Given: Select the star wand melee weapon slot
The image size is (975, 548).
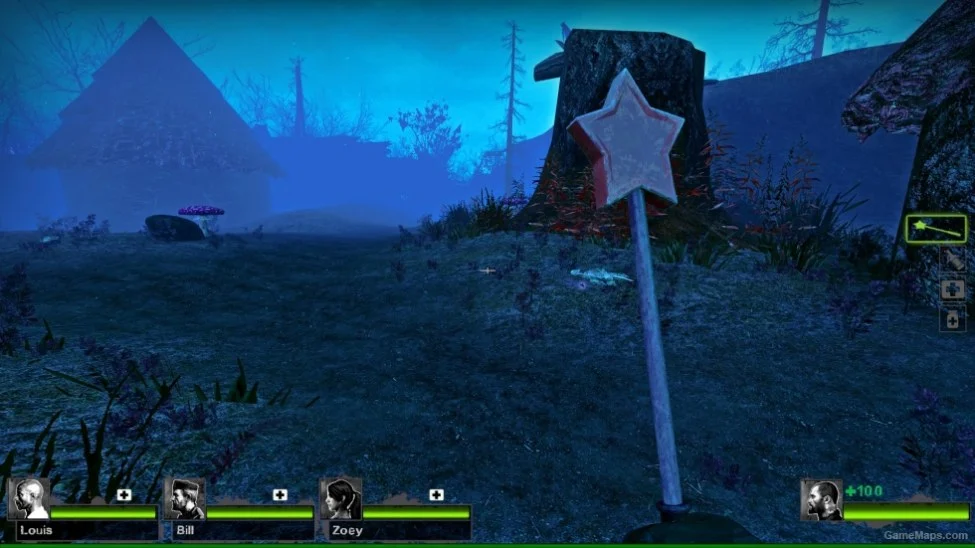Looking at the screenshot, I should [x=935, y=229].
